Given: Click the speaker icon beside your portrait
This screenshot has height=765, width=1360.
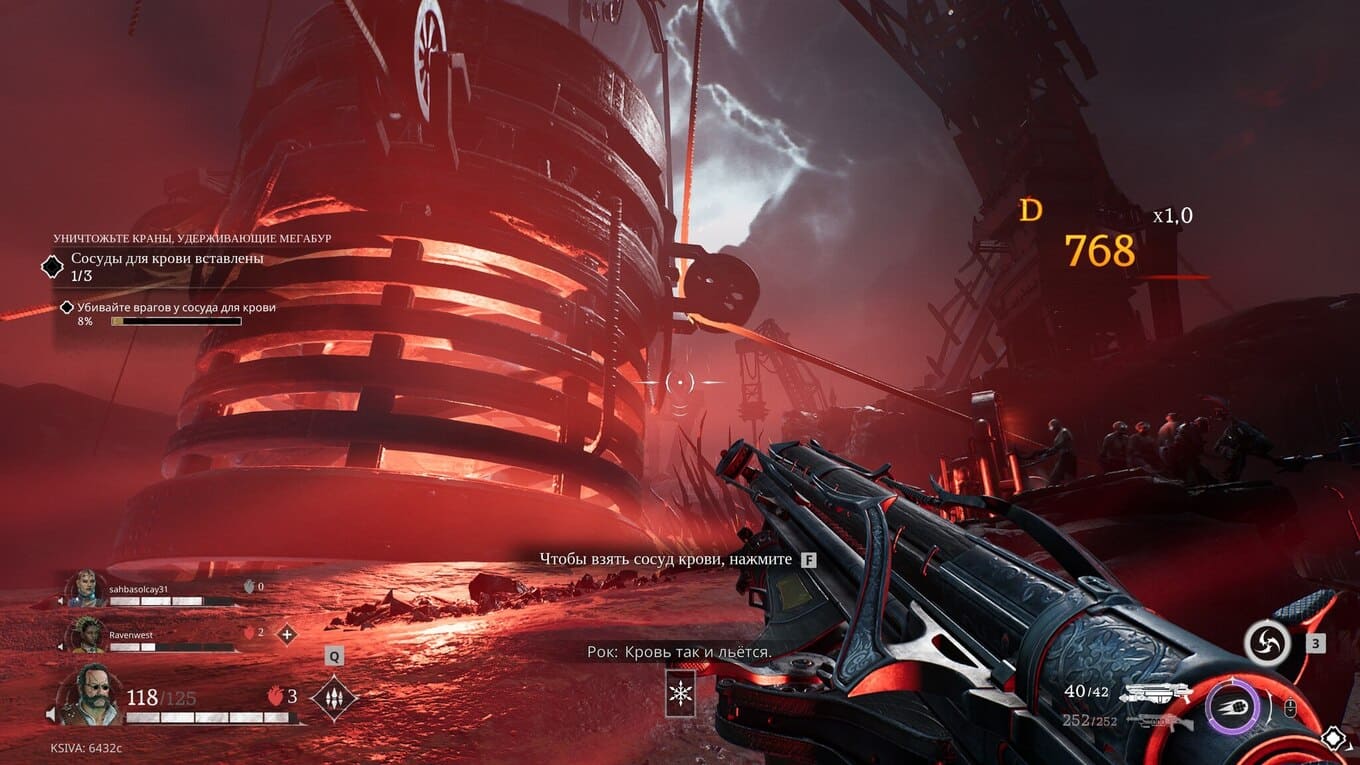Looking at the screenshot, I should 50,714.
